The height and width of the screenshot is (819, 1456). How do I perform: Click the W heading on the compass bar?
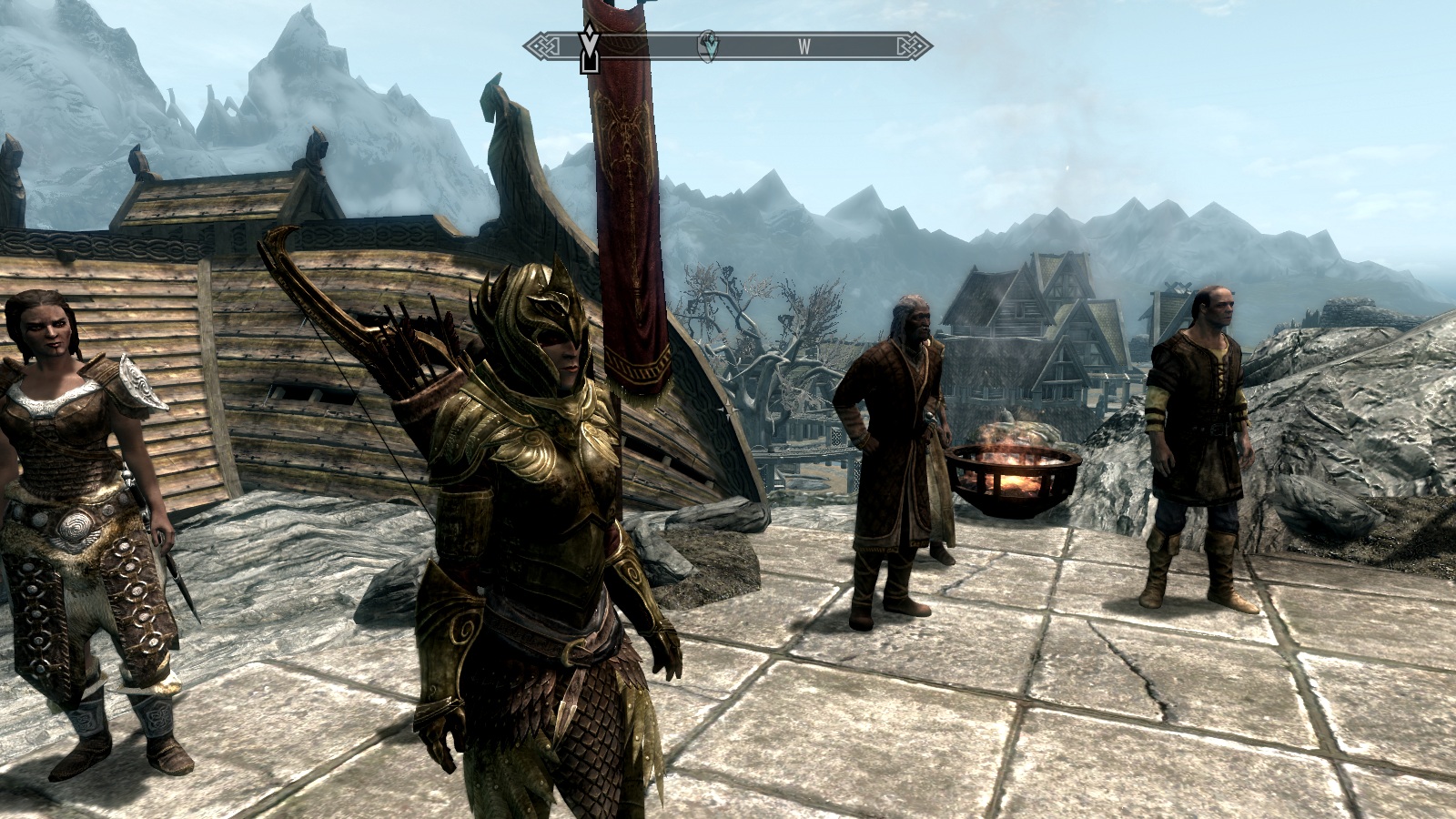(804, 46)
